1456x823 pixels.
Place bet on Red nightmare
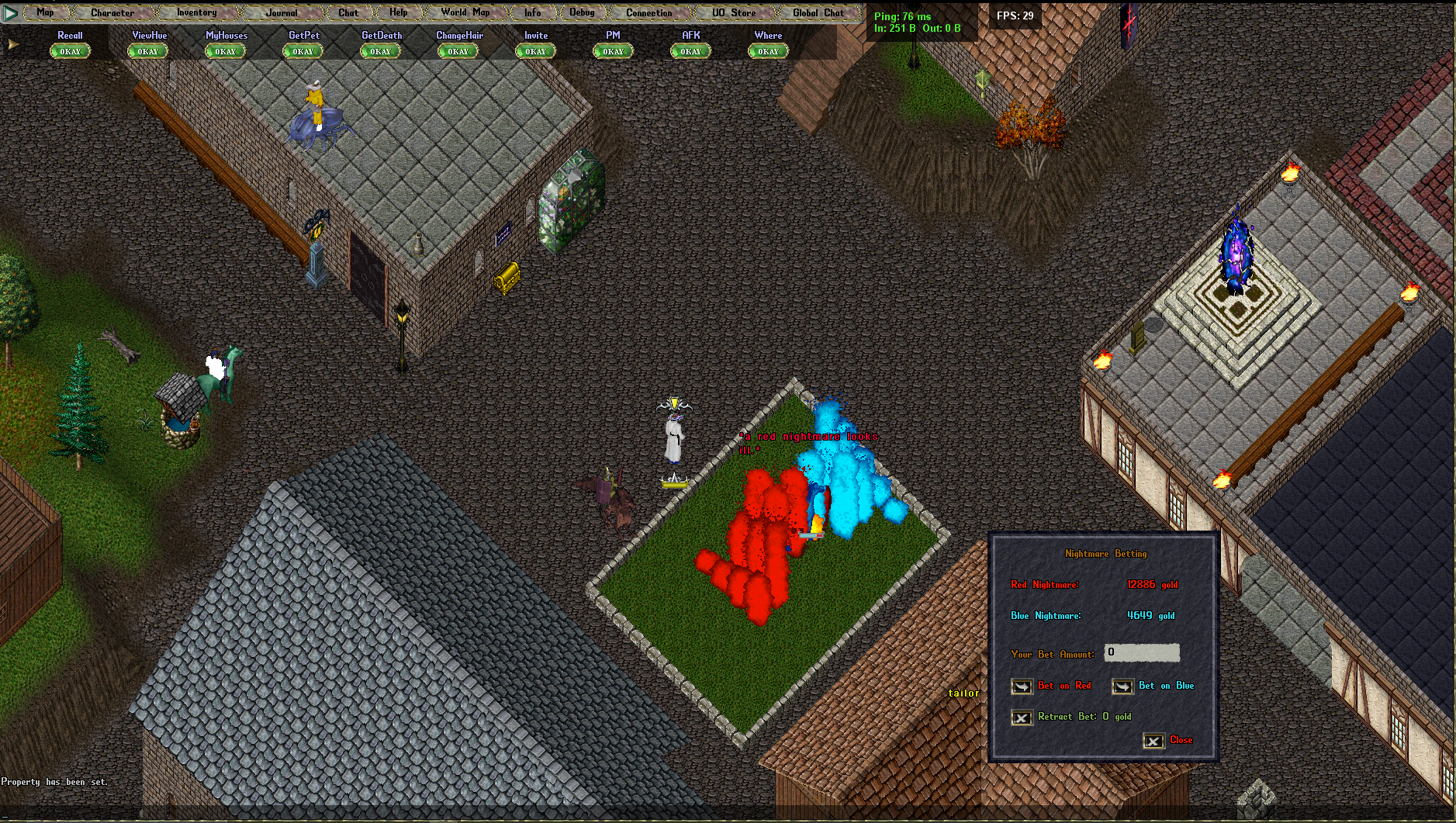pyautogui.click(x=1022, y=686)
